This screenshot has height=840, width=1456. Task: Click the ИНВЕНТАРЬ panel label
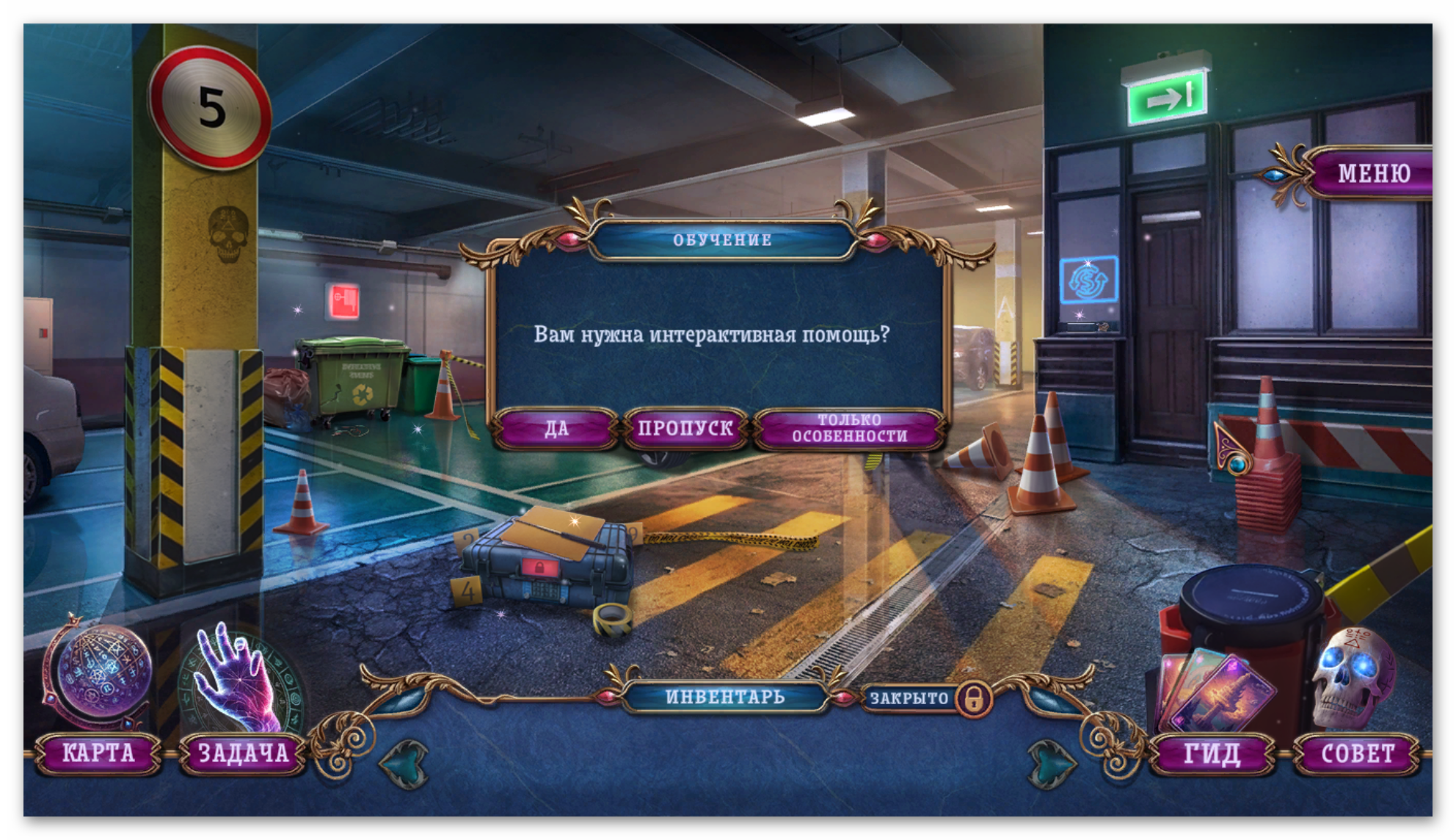(724, 697)
